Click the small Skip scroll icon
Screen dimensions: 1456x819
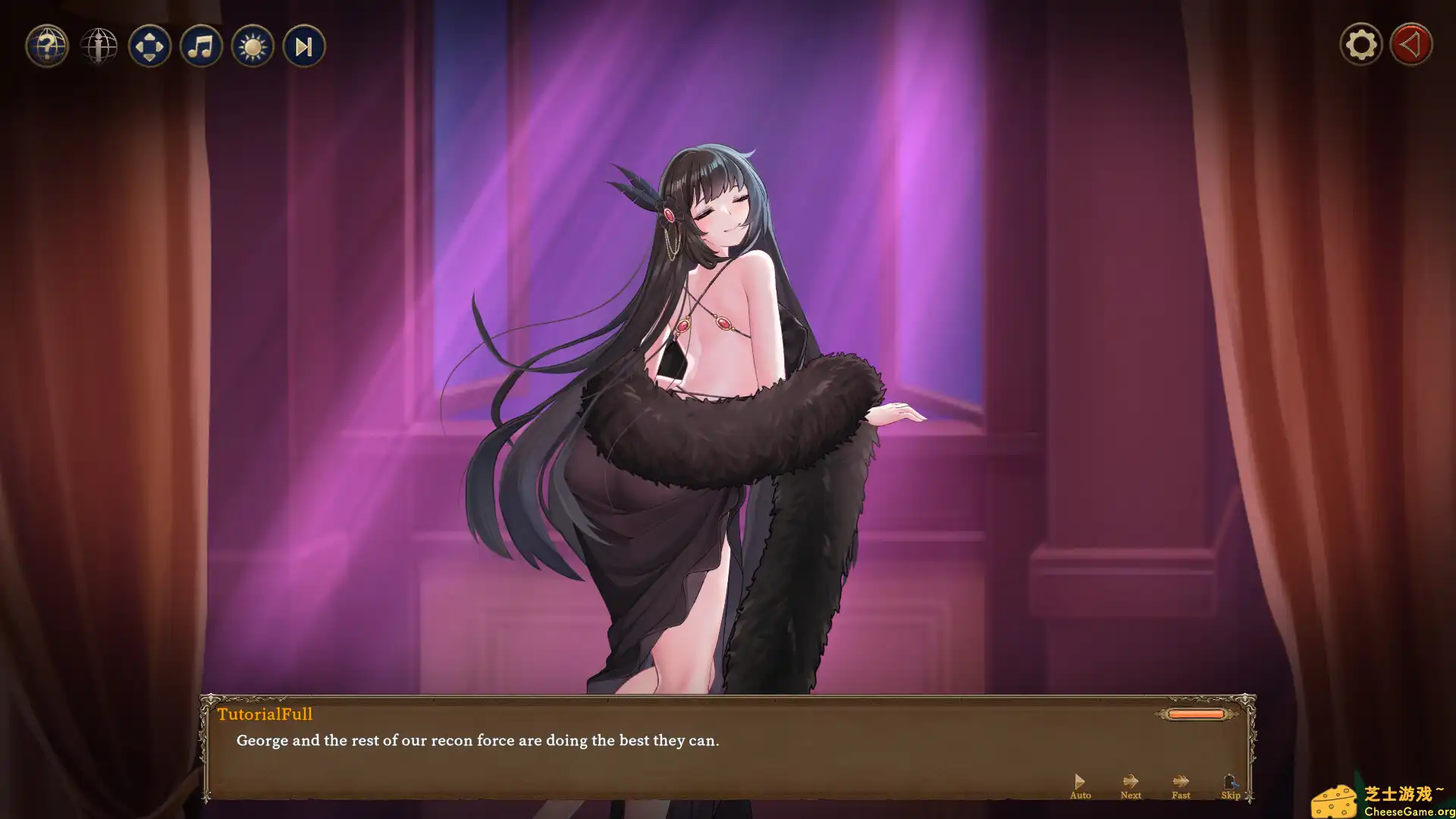tap(1230, 780)
